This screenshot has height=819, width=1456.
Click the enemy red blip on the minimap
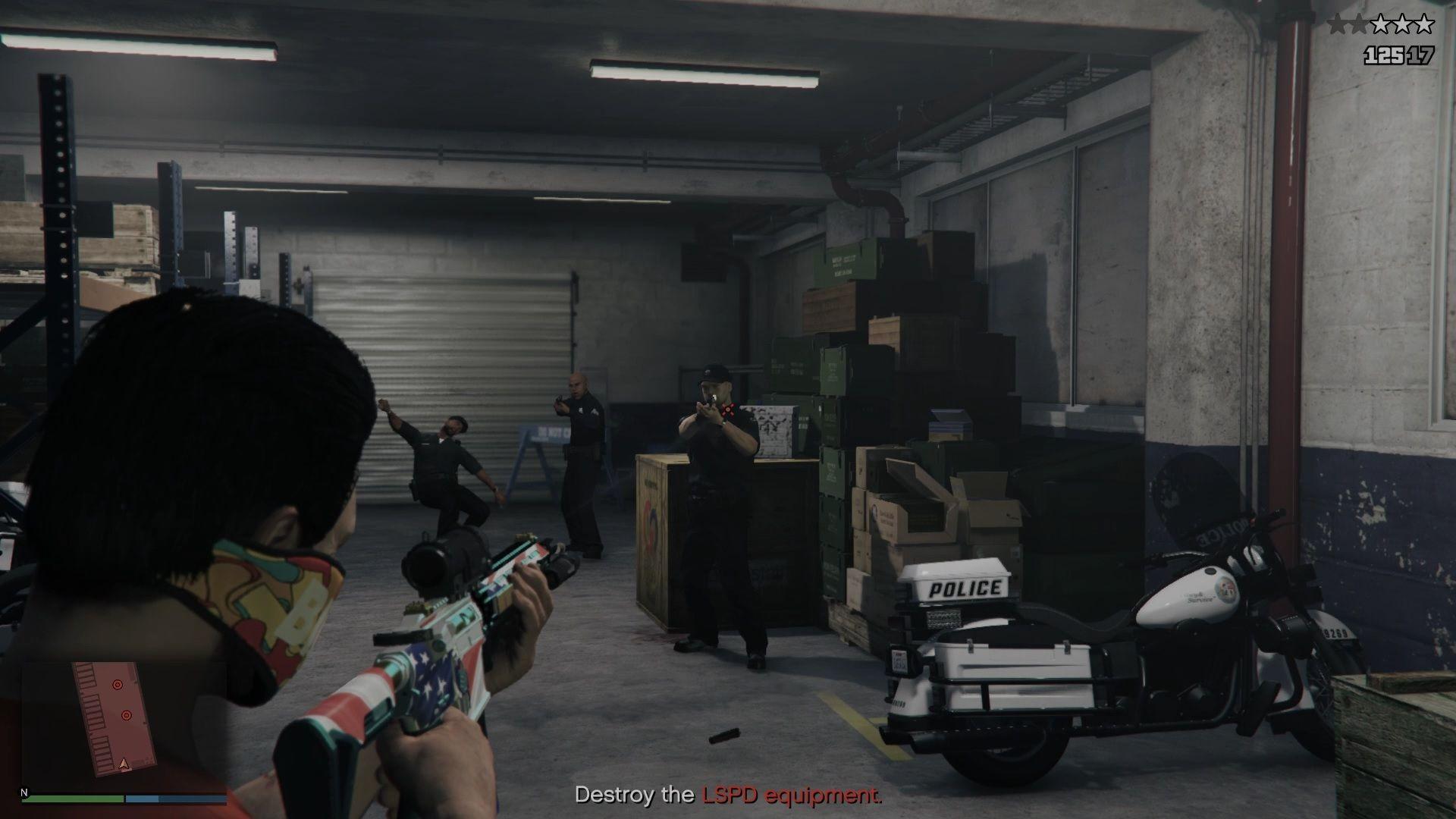pyautogui.click(x=118, y=685)
